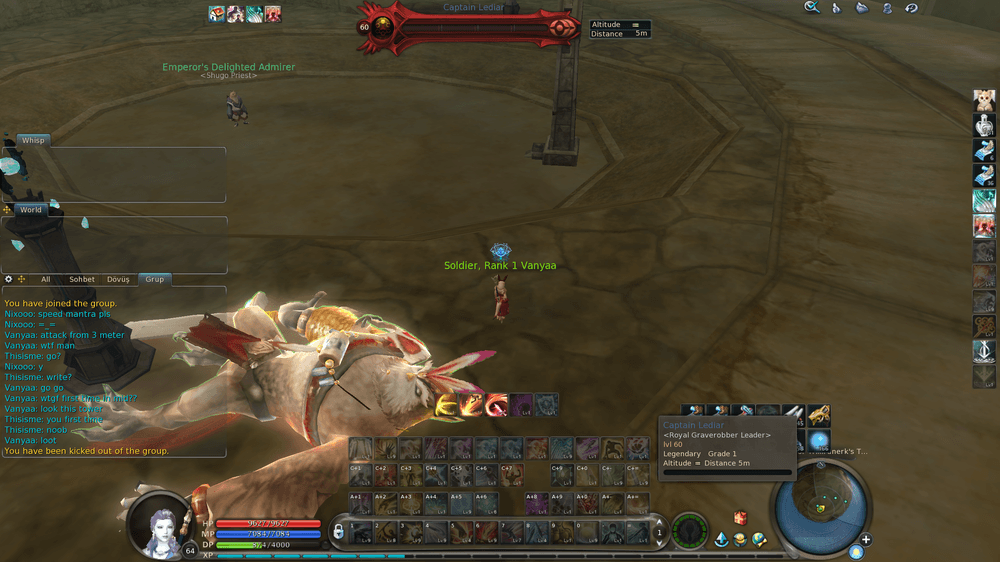Open chat settings gear icon

(9, 279)
